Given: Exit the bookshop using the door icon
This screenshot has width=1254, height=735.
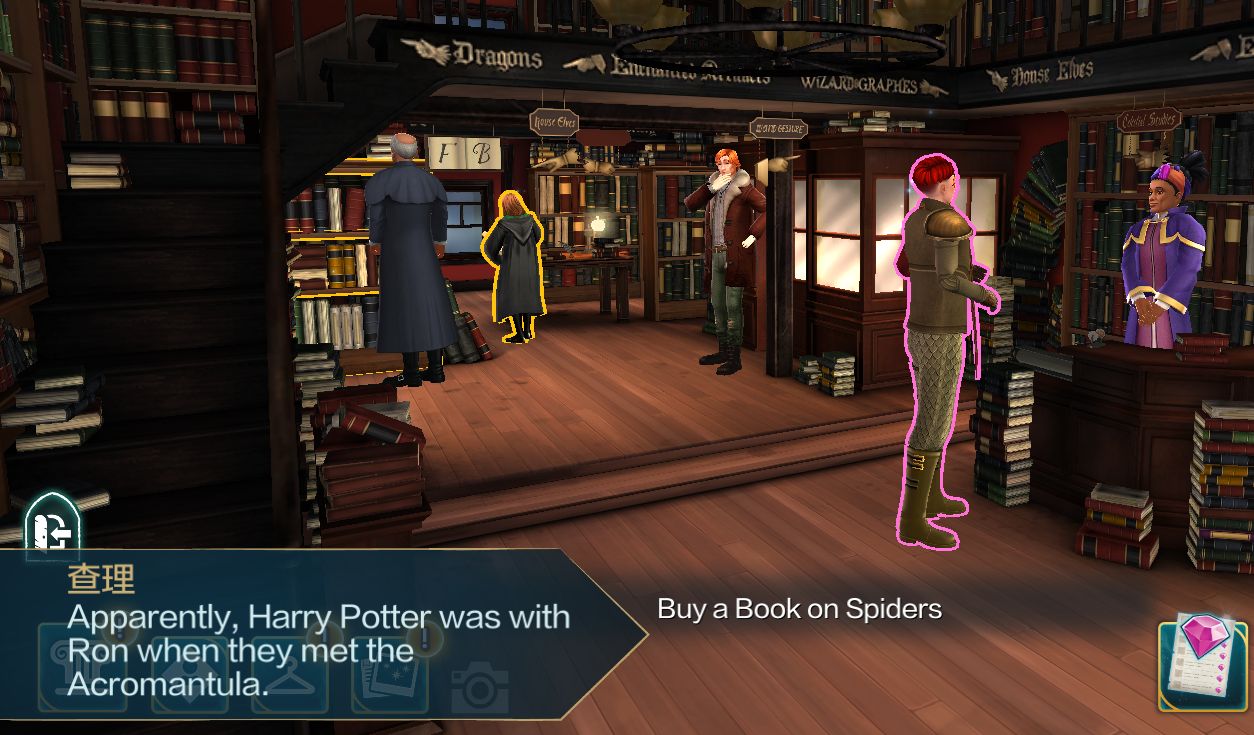Looking at the screenshot, I should (x=52, y=527).
